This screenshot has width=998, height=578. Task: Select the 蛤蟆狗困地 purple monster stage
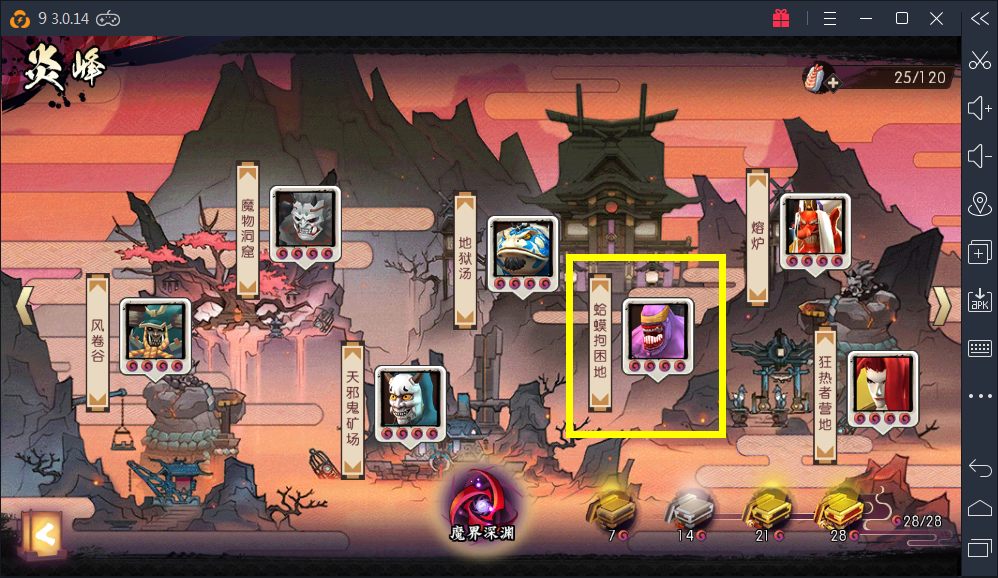point(657,330)
